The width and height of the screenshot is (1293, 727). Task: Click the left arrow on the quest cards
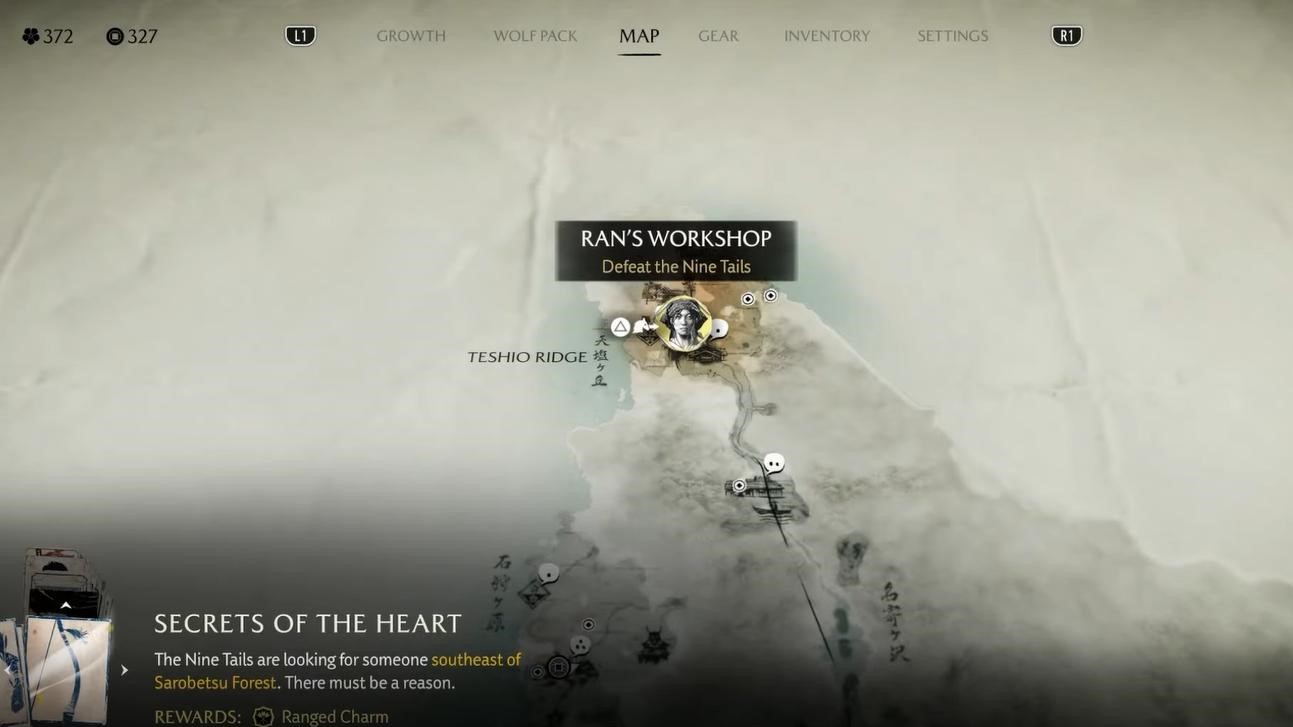(x=8, y=670)
